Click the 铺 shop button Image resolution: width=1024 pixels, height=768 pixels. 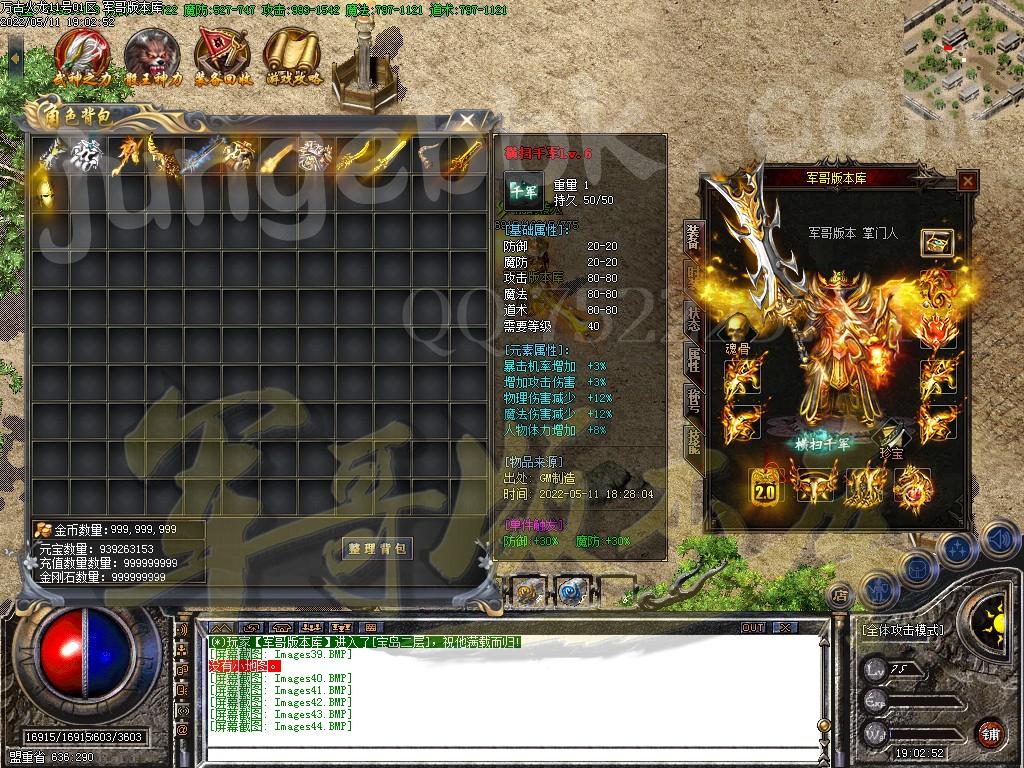[990, 732]
